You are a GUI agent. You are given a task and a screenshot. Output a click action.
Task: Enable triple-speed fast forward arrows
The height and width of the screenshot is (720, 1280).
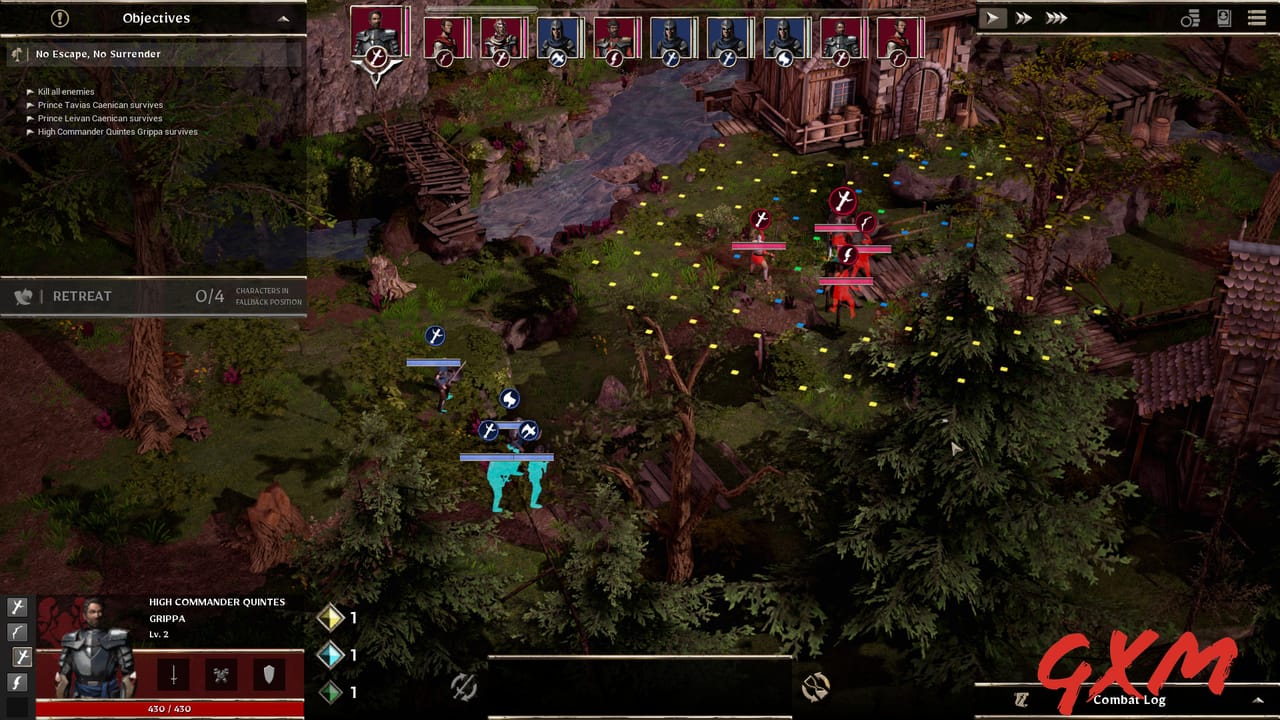point(1056,17)
